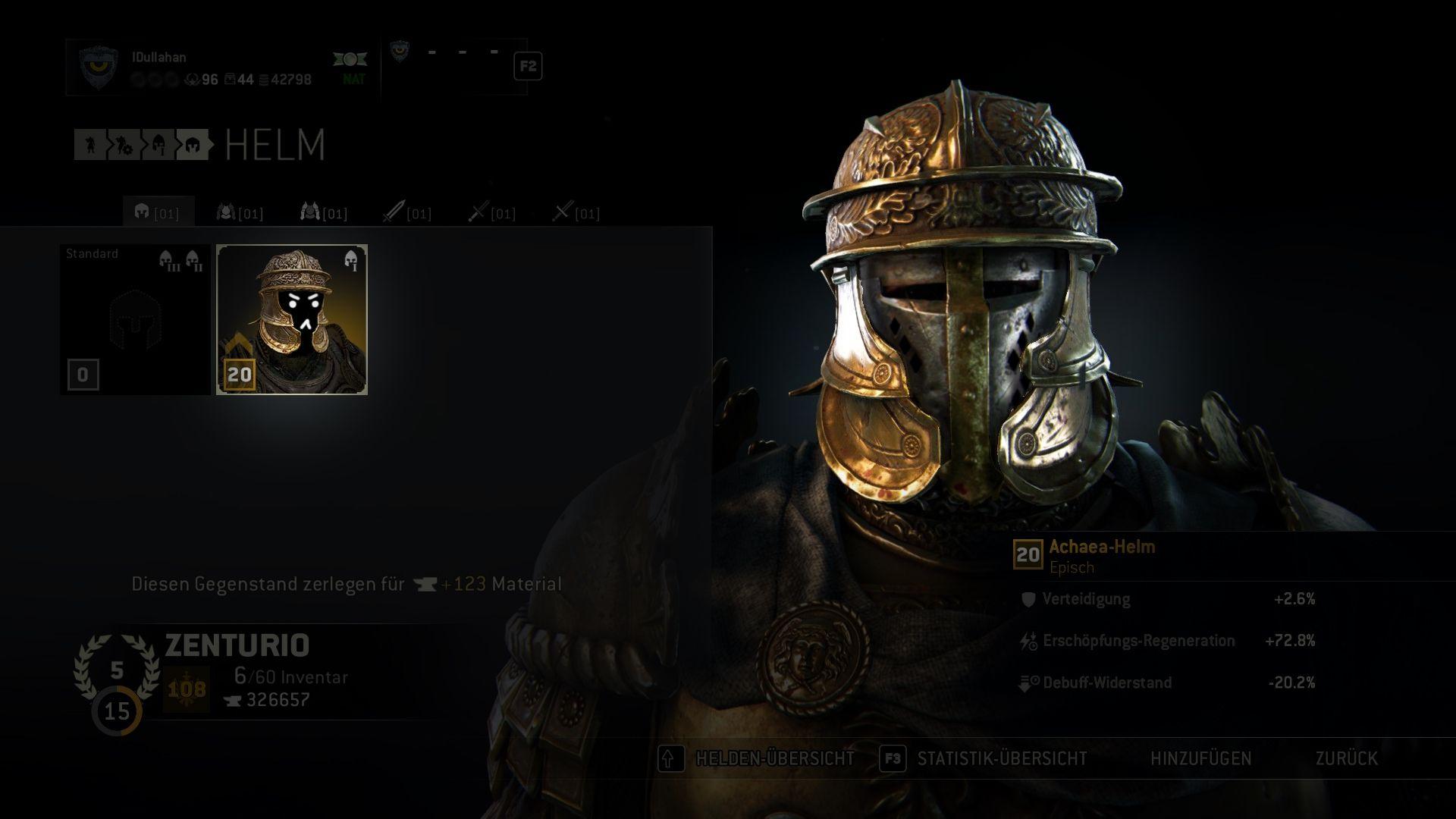Select the Standard helm slot
The image size is (1456, 819).
tap(133, 318)
